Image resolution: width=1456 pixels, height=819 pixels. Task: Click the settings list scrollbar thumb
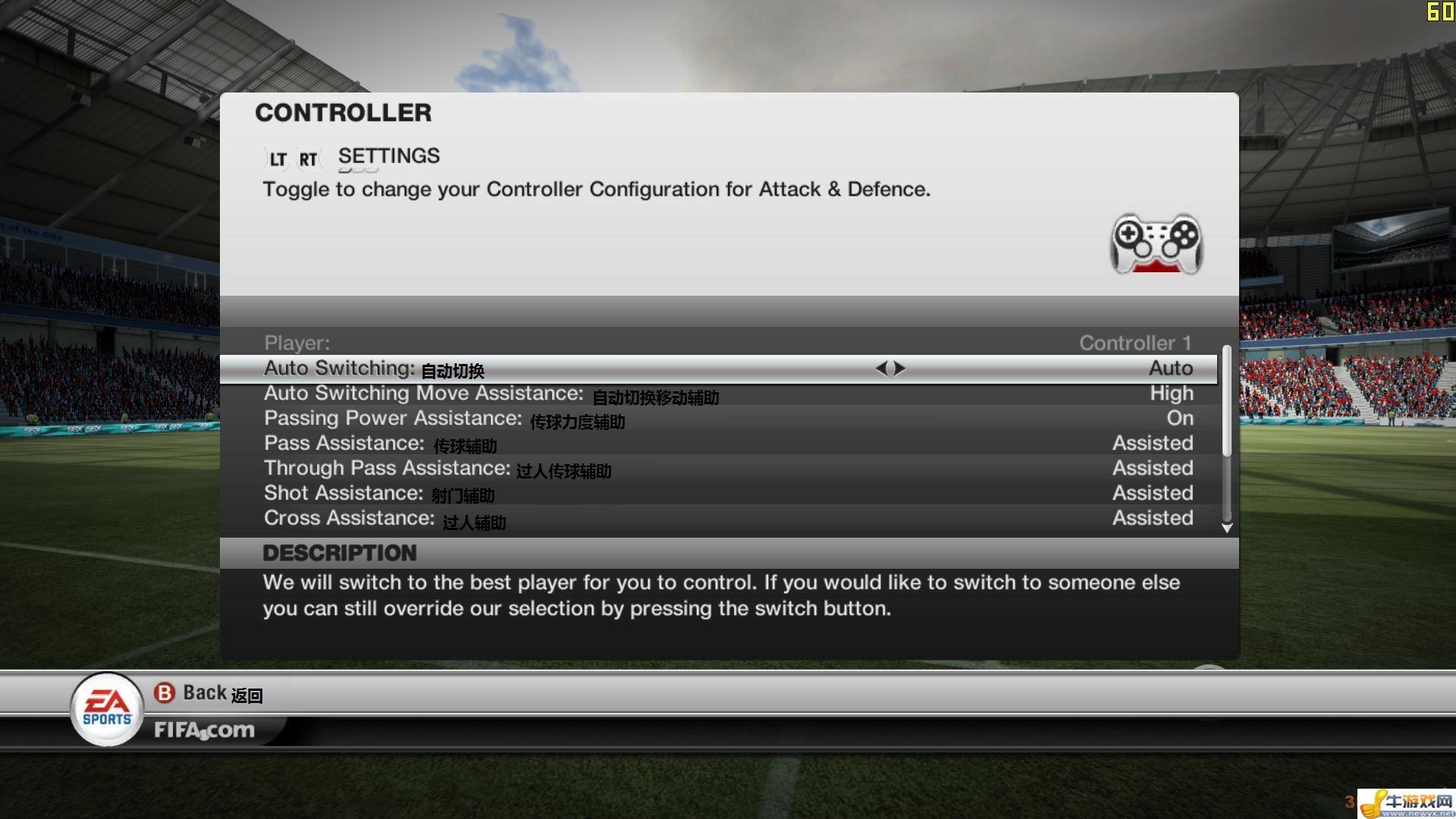coord(1226,402)
